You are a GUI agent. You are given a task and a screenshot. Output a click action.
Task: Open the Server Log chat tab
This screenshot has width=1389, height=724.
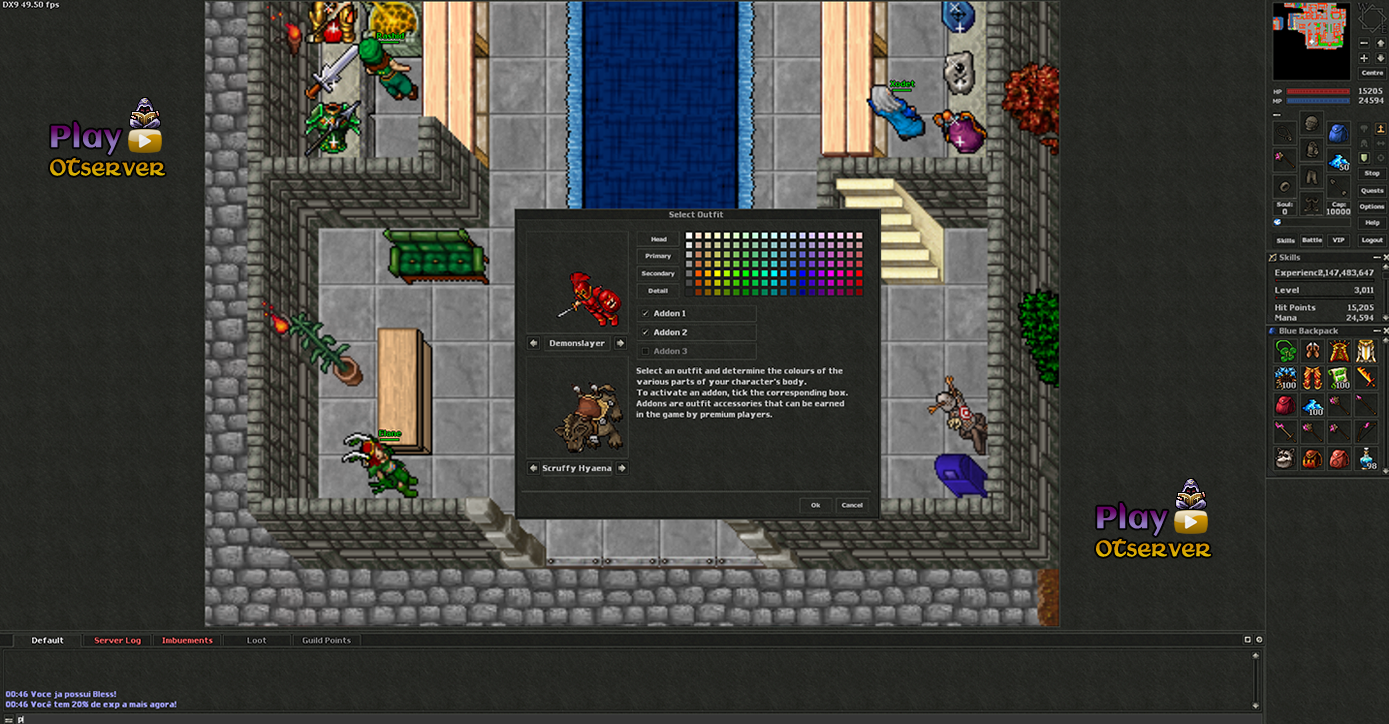click(x=117, y=640)
